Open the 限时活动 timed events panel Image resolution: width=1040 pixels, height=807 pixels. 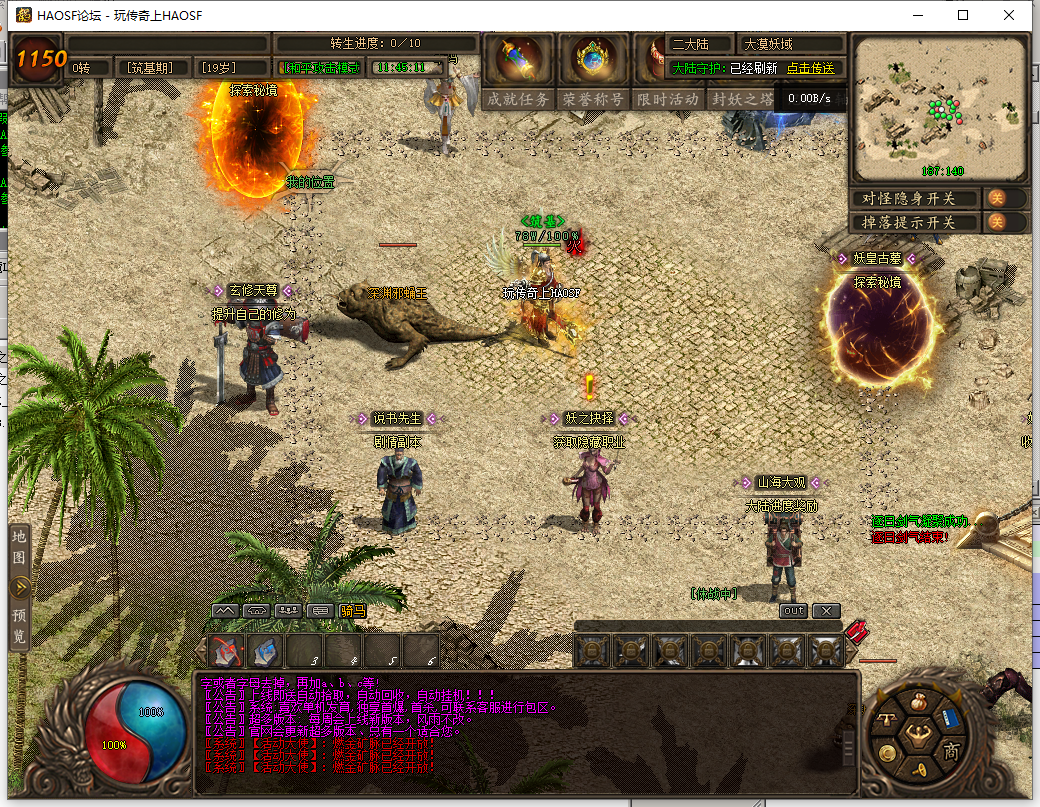tap(667, 99)
